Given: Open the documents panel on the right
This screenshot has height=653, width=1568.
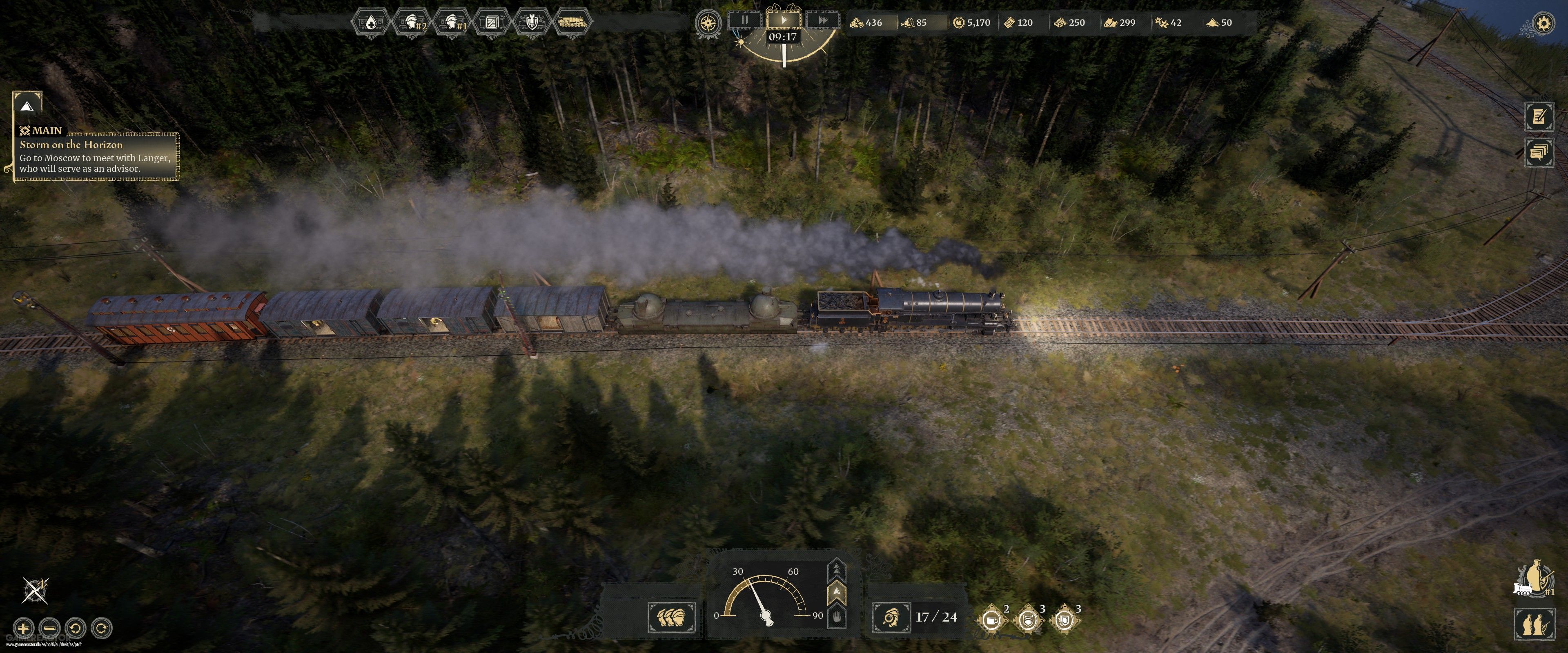Looking at the screenshot, I should pyautogui.click(x=1540, y=152).
